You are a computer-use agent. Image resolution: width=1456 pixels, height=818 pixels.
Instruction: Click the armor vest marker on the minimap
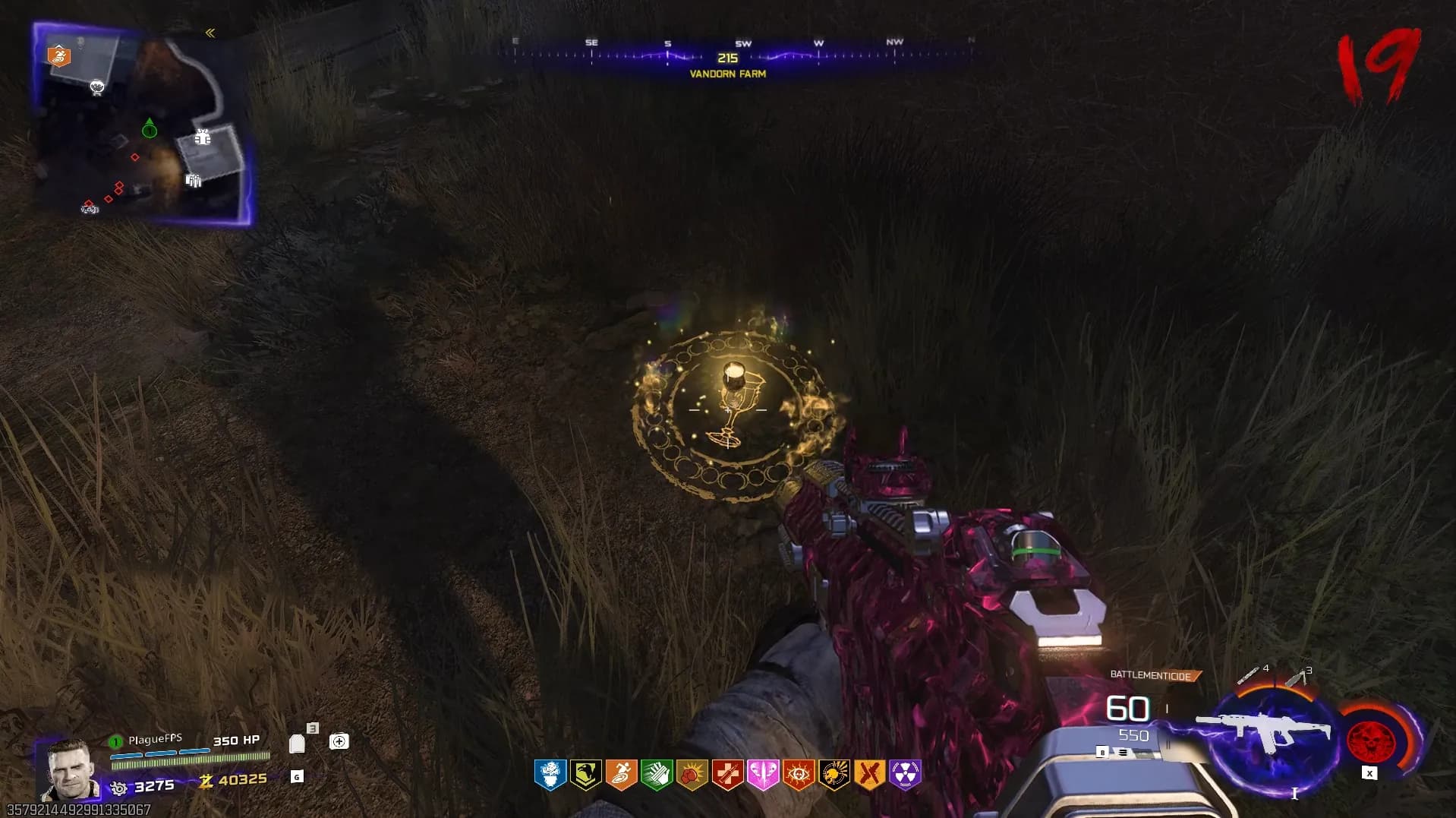(x=202, y=137)
